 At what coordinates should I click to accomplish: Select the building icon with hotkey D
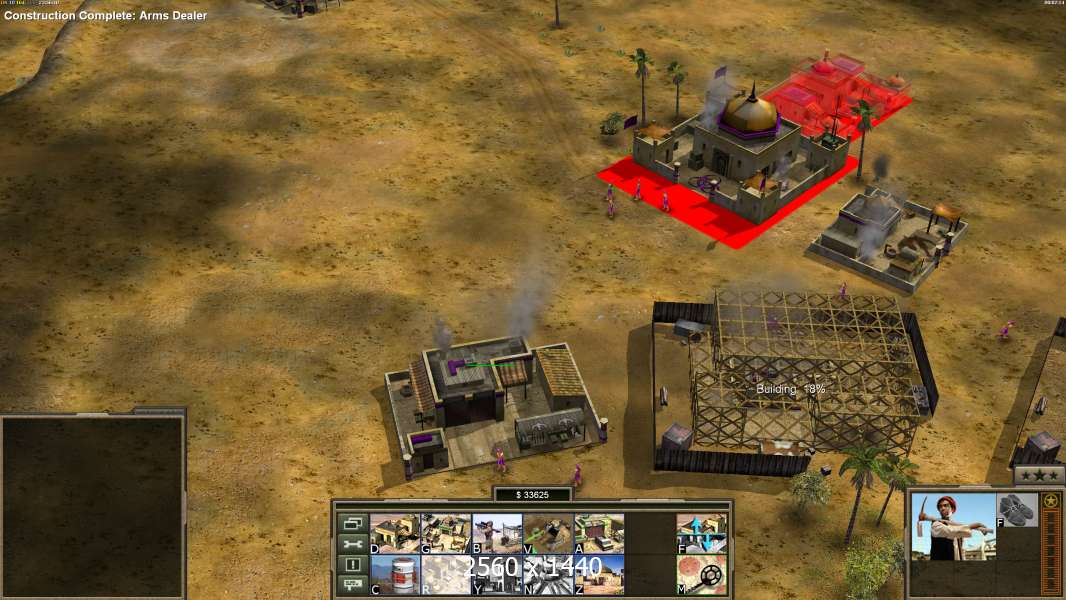tap(394, 533)
